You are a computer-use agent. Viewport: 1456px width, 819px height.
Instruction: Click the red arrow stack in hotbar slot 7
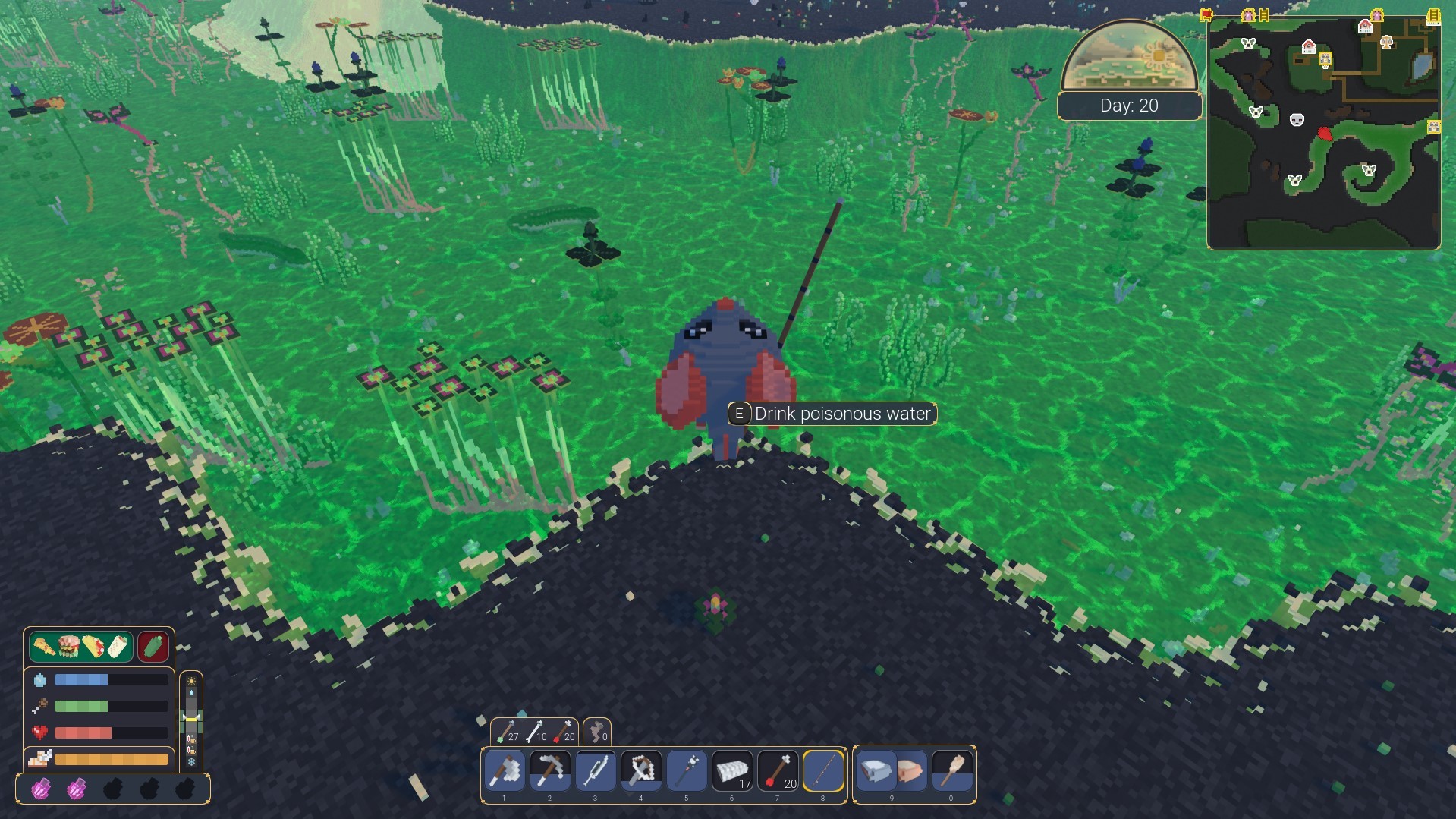pos(776,770)
